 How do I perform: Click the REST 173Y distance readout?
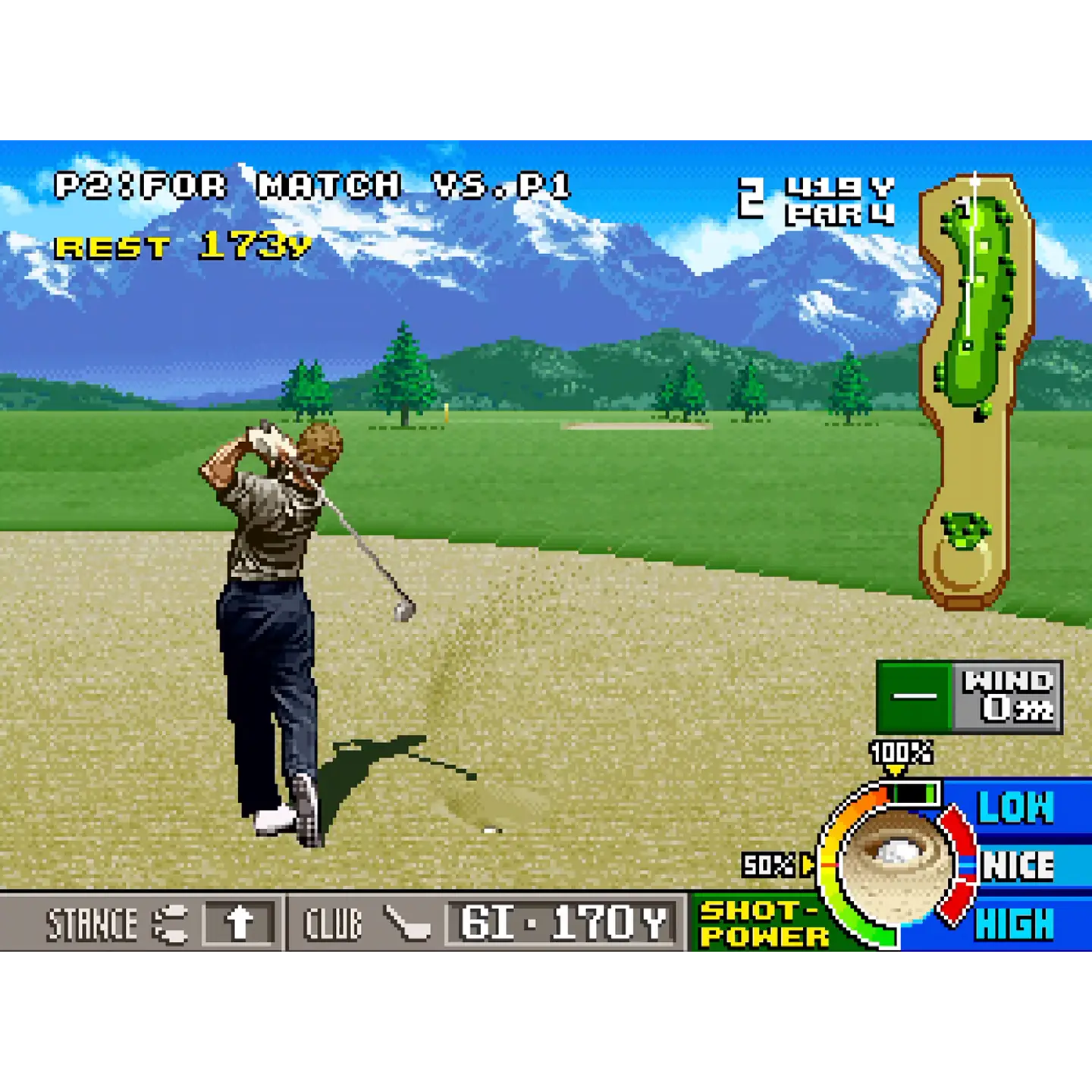pos(185,246)
